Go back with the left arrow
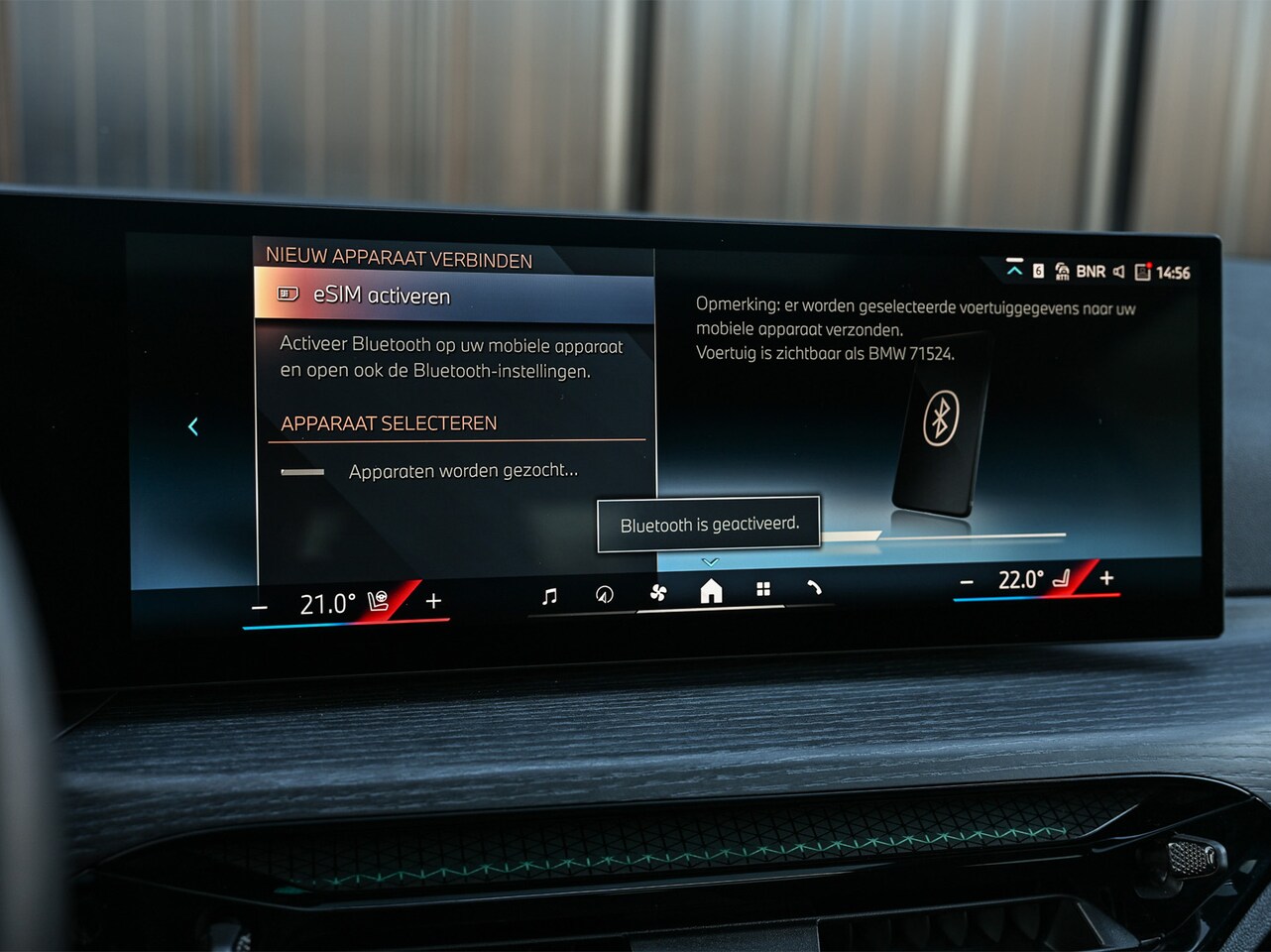The image size is (1271, 952). pos(193,426)
